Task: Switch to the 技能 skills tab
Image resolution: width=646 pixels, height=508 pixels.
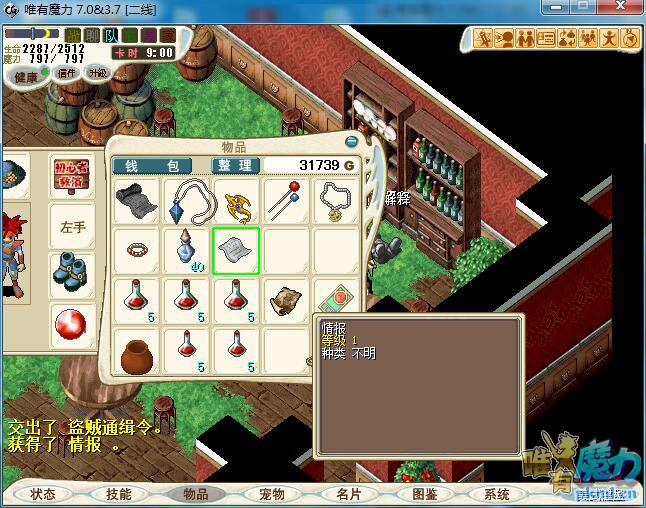Action: pyautogui.click(x=118, y=494)
